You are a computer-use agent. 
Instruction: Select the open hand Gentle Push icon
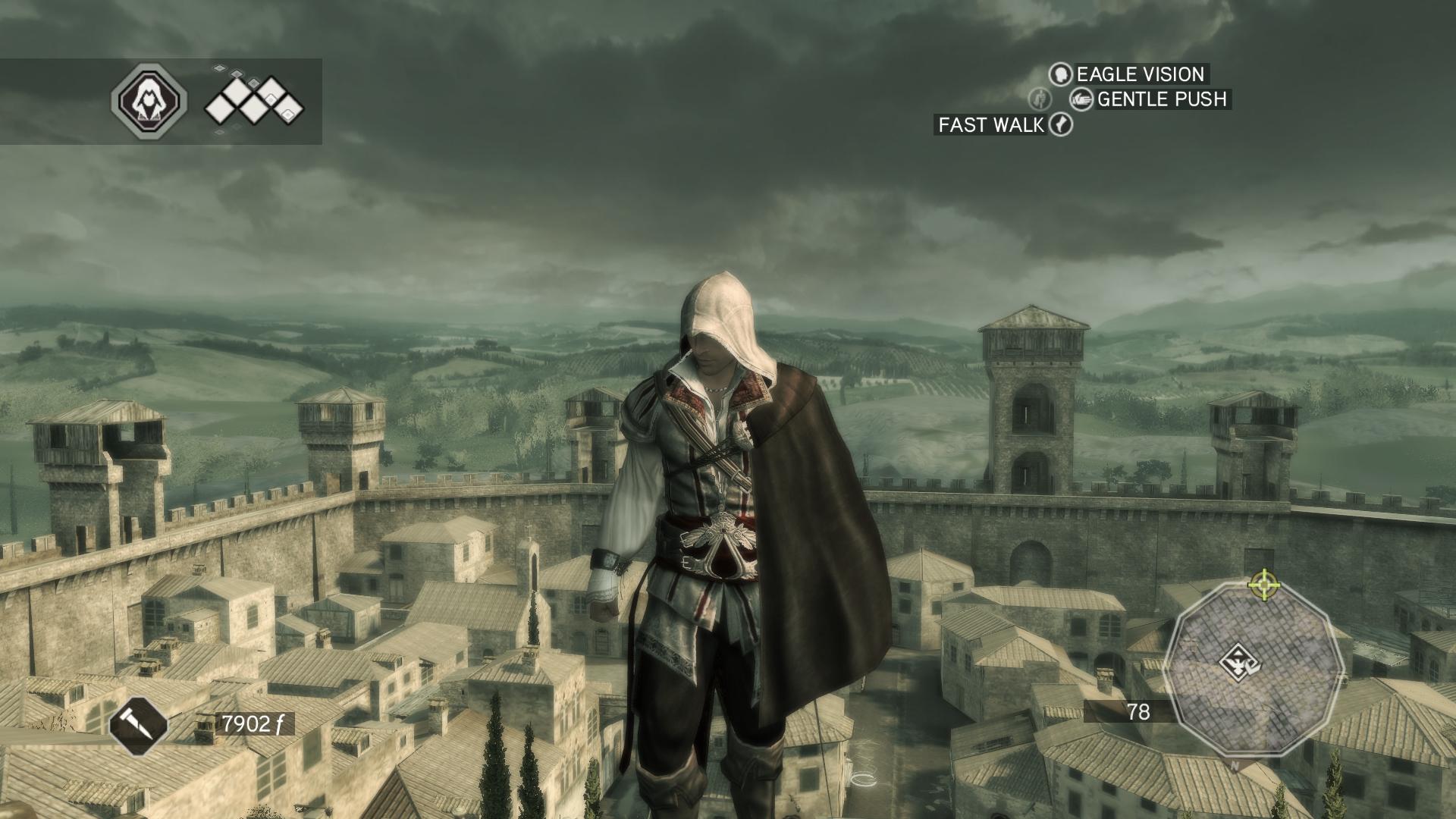(1083, 99)
